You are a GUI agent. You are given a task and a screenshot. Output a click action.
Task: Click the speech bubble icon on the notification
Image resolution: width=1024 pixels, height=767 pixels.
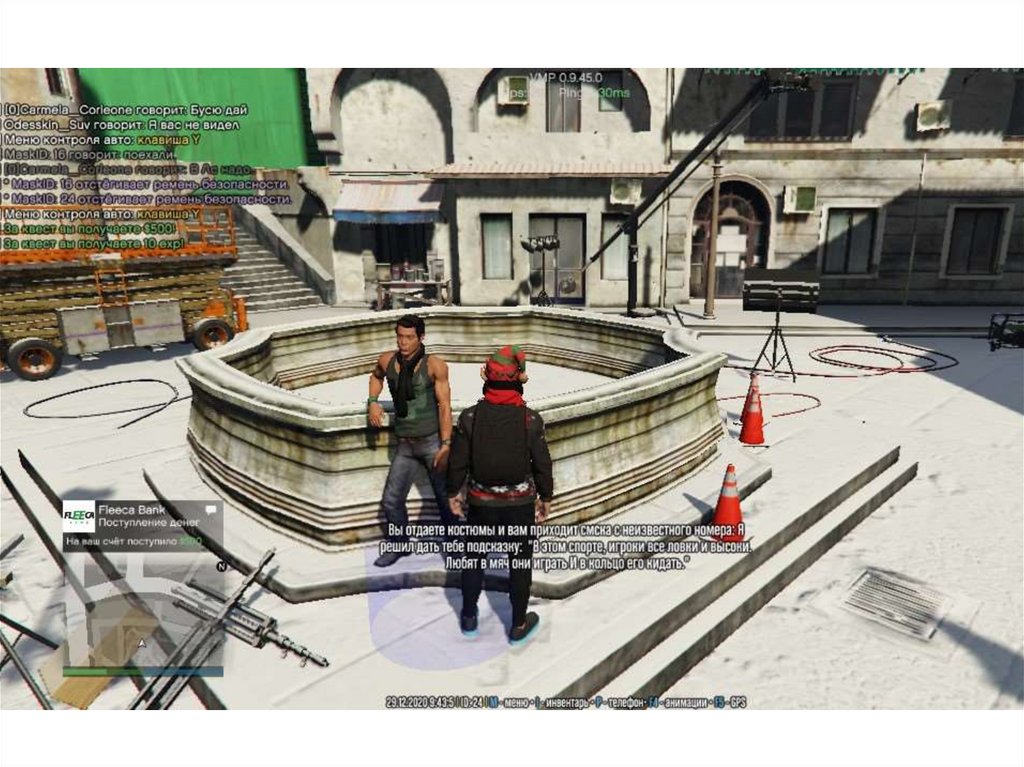(x=210, y=511)
